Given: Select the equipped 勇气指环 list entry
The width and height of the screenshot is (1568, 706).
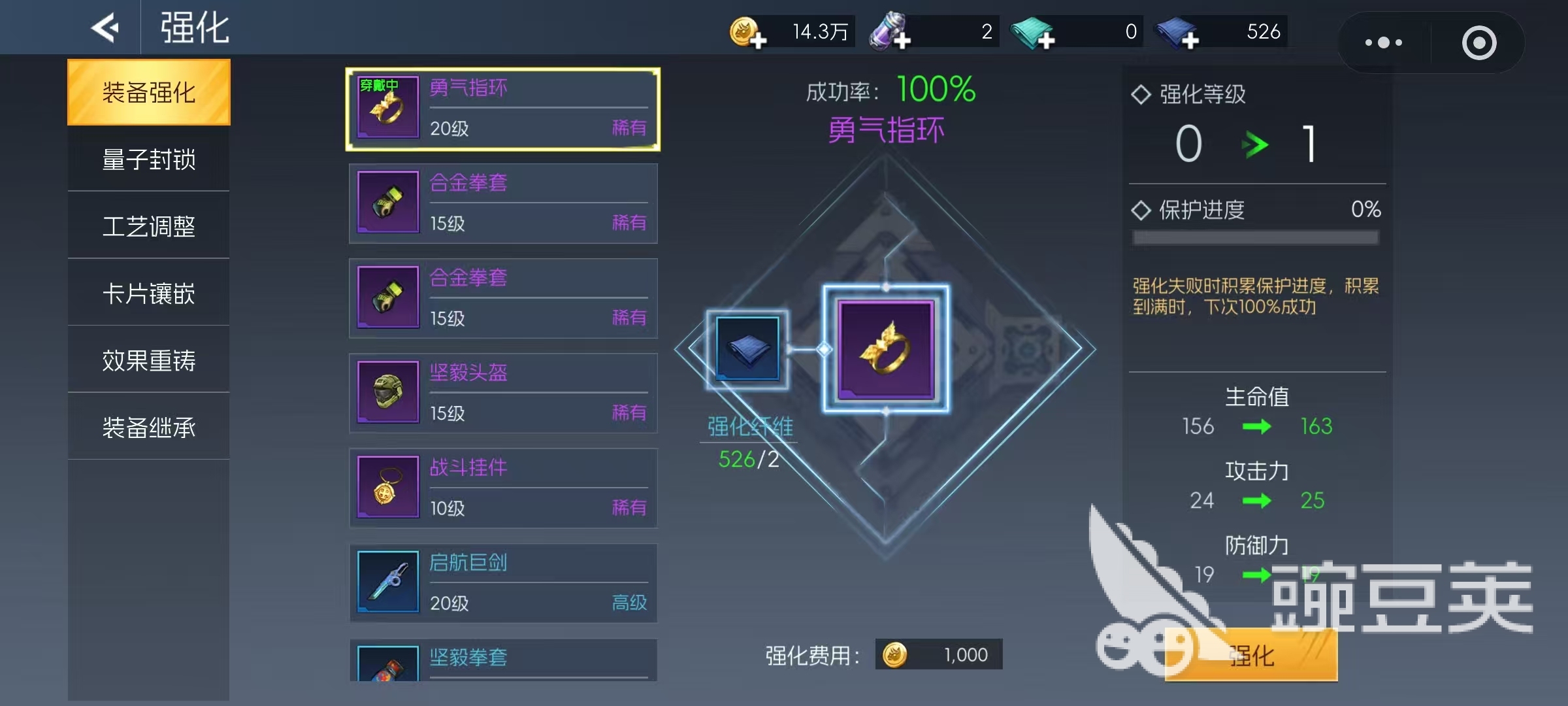Looking at the screenshot, I should [x=502, y=108].
